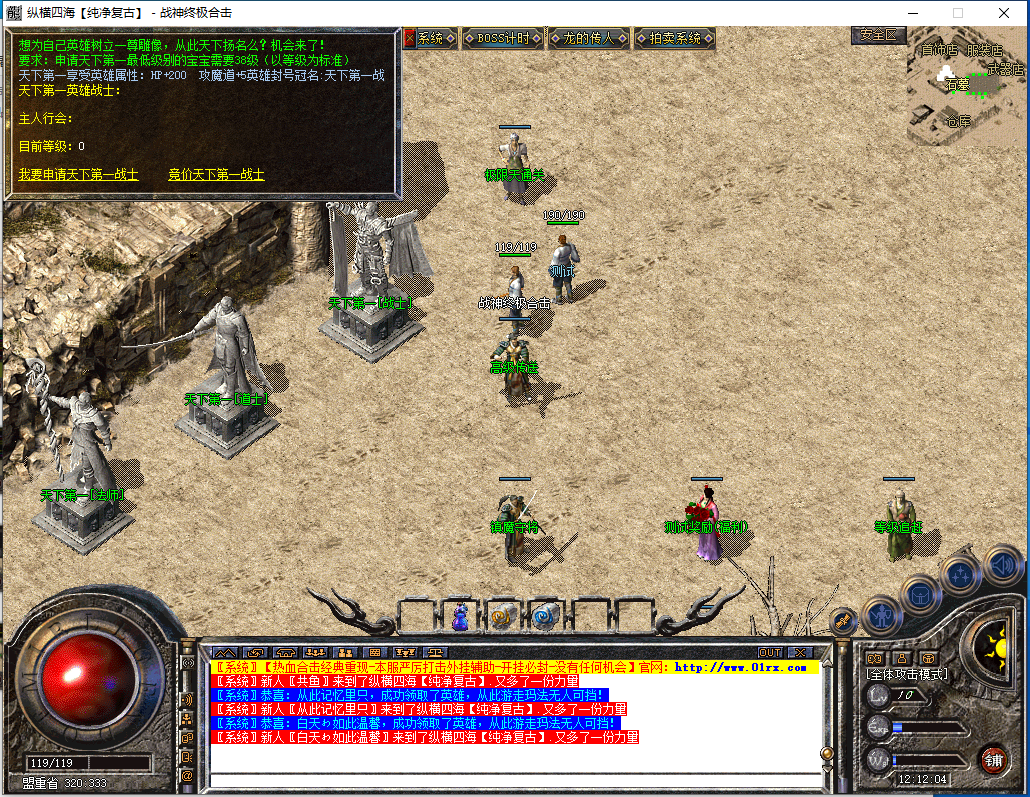Open the 系统 menu
This screenshot has height=797, width=1030.
point(430,39)
